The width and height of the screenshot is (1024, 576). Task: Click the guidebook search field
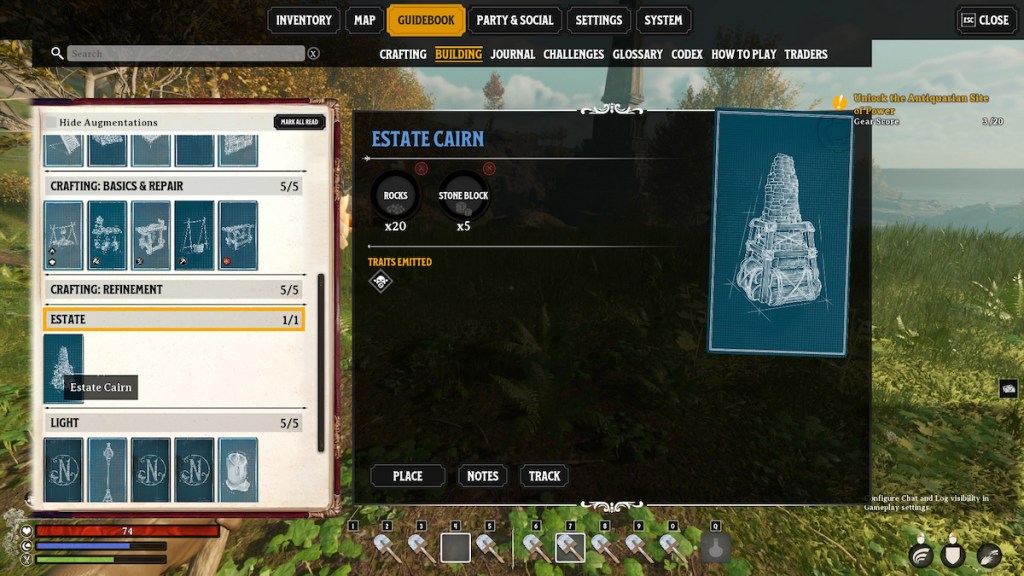click(185, 53)
